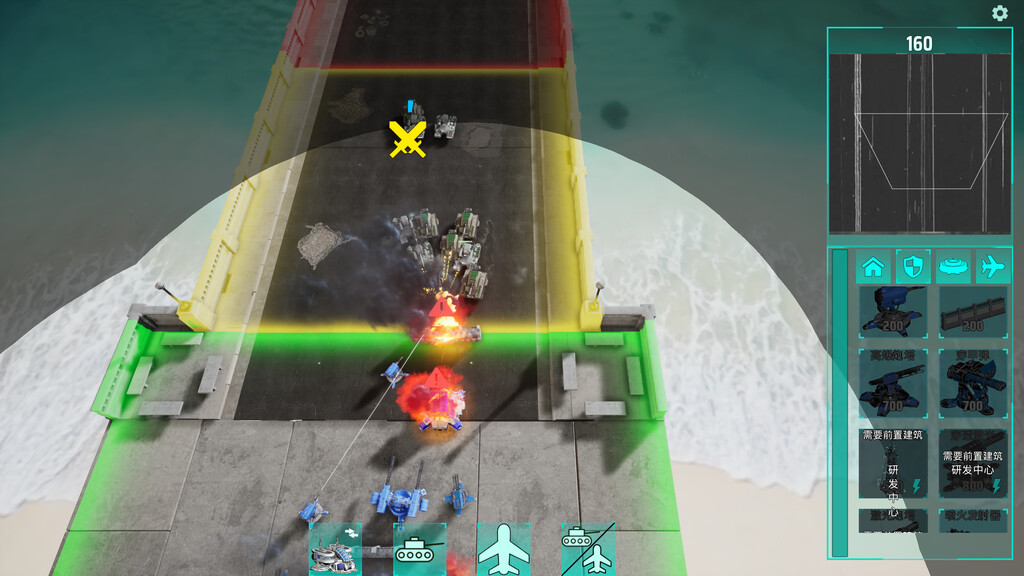Screen dimensions: 1024x576
Task: Pick the 700-cost twin-barrel turret
Action: point(973,382)
